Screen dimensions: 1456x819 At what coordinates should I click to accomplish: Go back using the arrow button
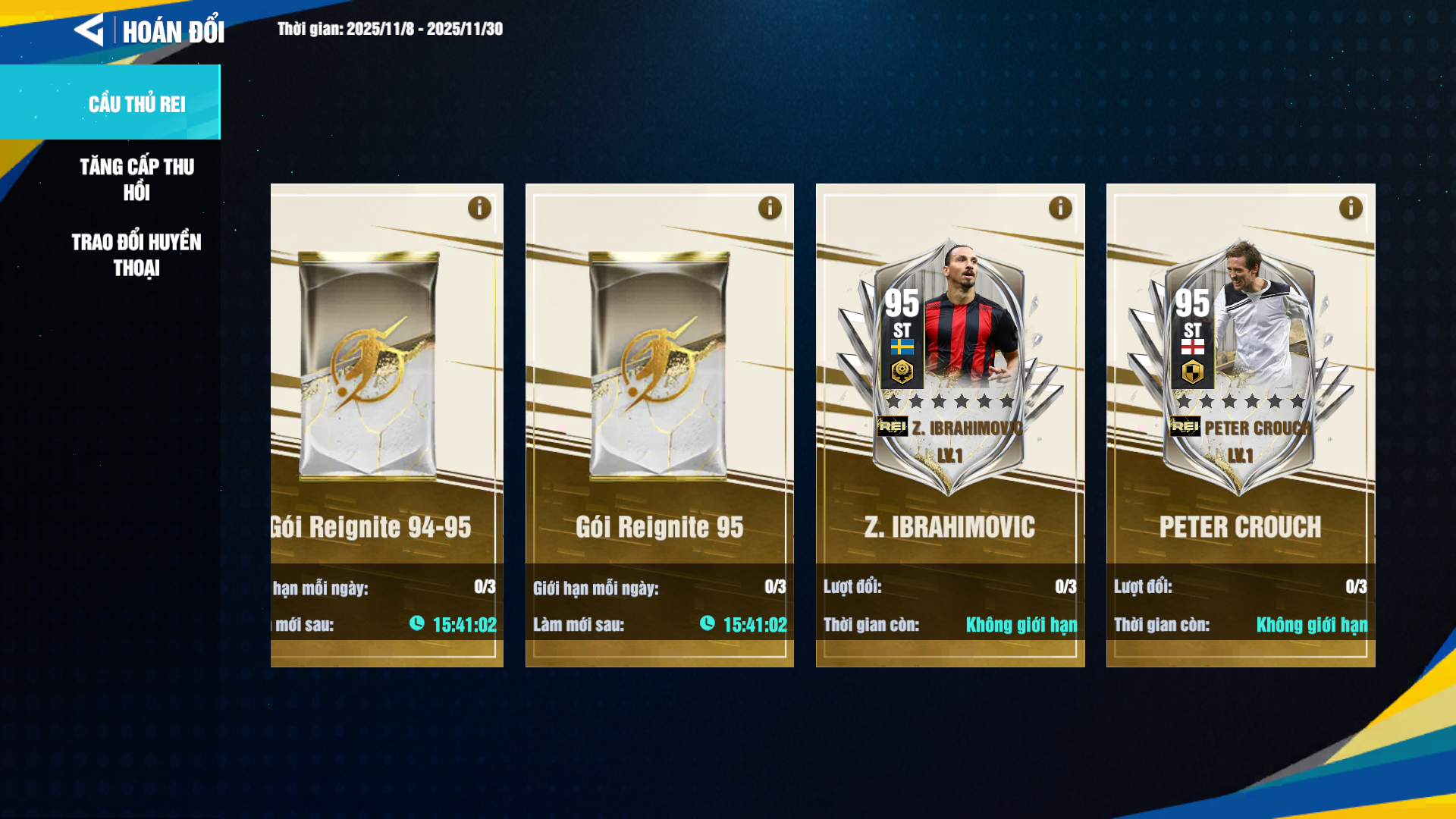(x=89, y=30)
